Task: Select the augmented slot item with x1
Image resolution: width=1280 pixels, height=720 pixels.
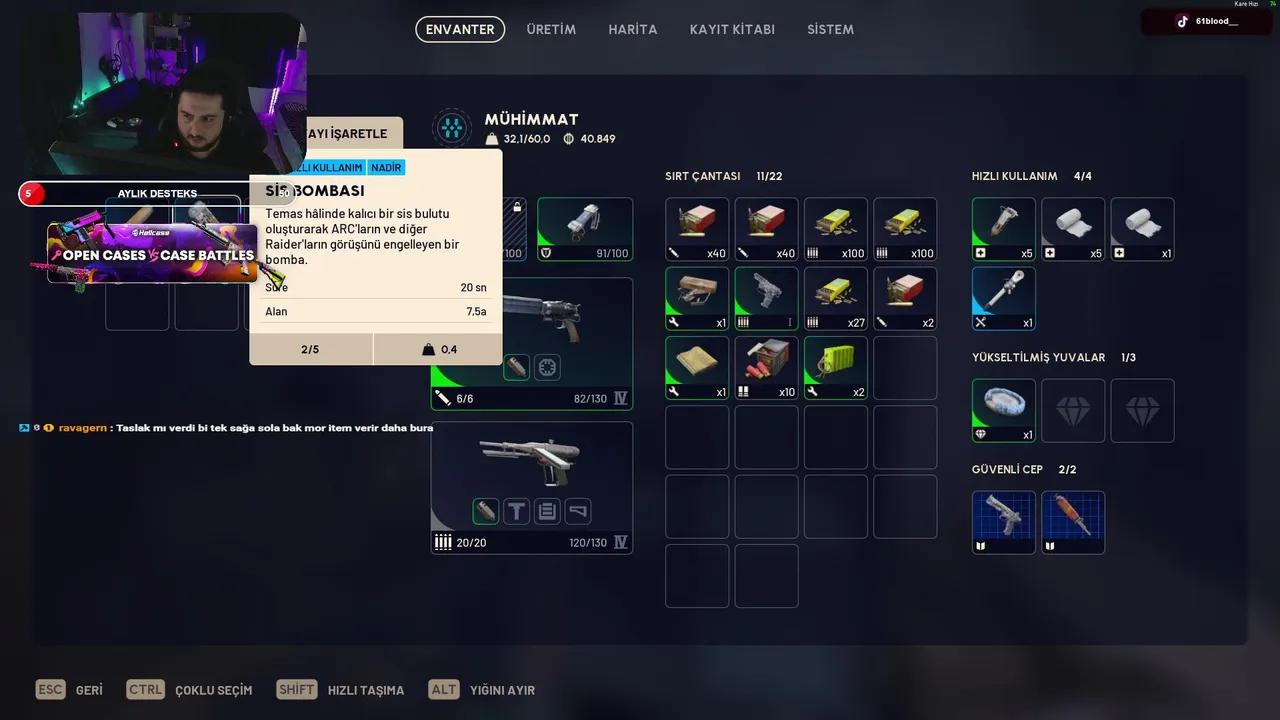Action: coord(1003,410)
